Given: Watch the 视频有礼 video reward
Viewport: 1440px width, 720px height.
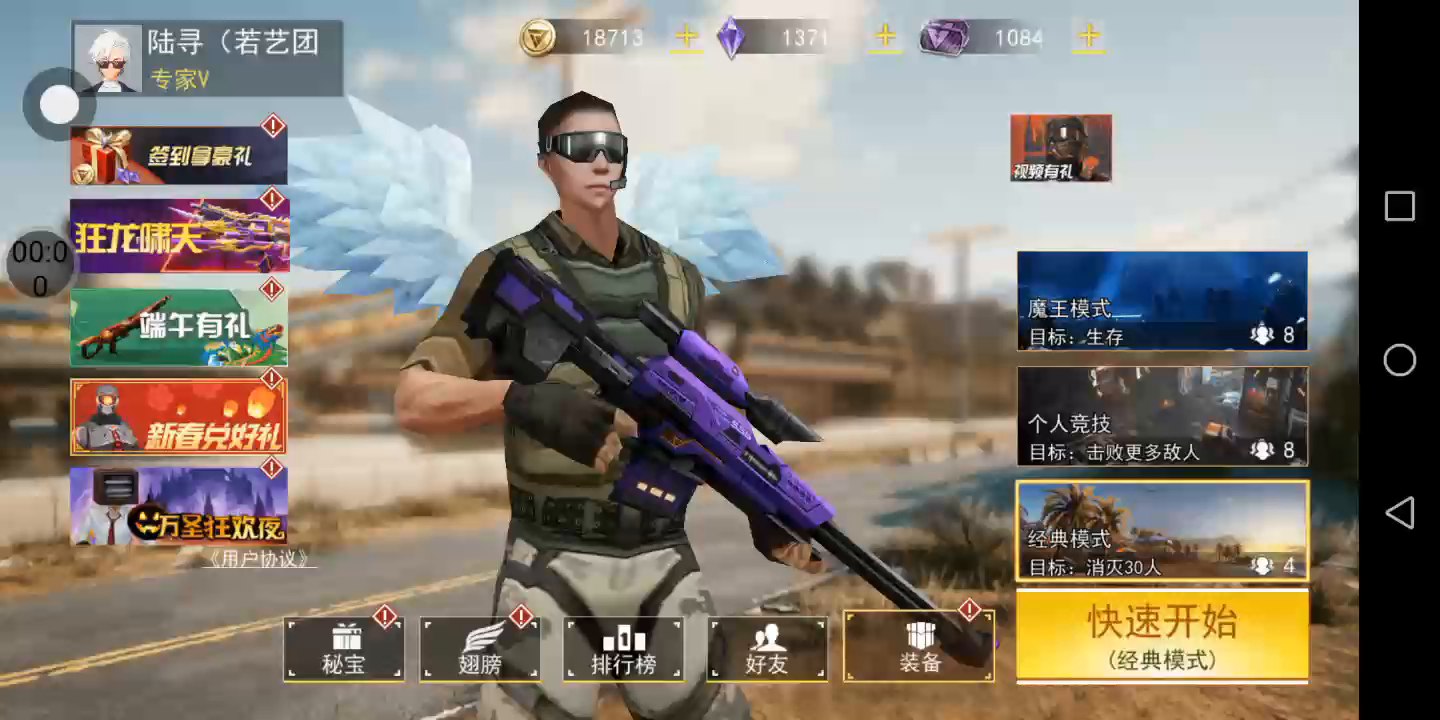Looking at the screenshot, I should pyautogui.click(x=1060, y=148).
